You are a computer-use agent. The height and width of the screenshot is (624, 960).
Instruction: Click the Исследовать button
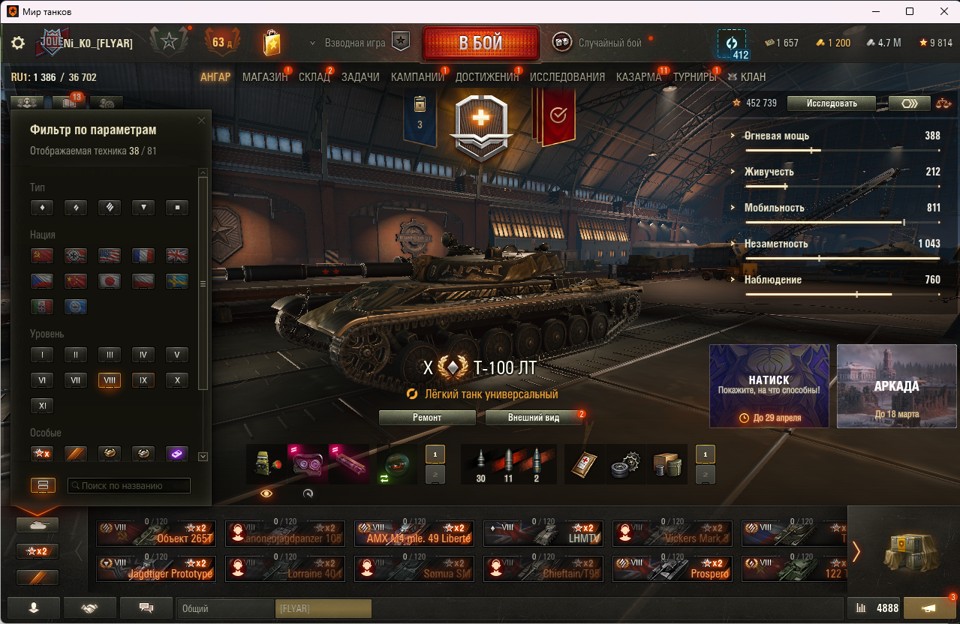[x=831, y=103]
